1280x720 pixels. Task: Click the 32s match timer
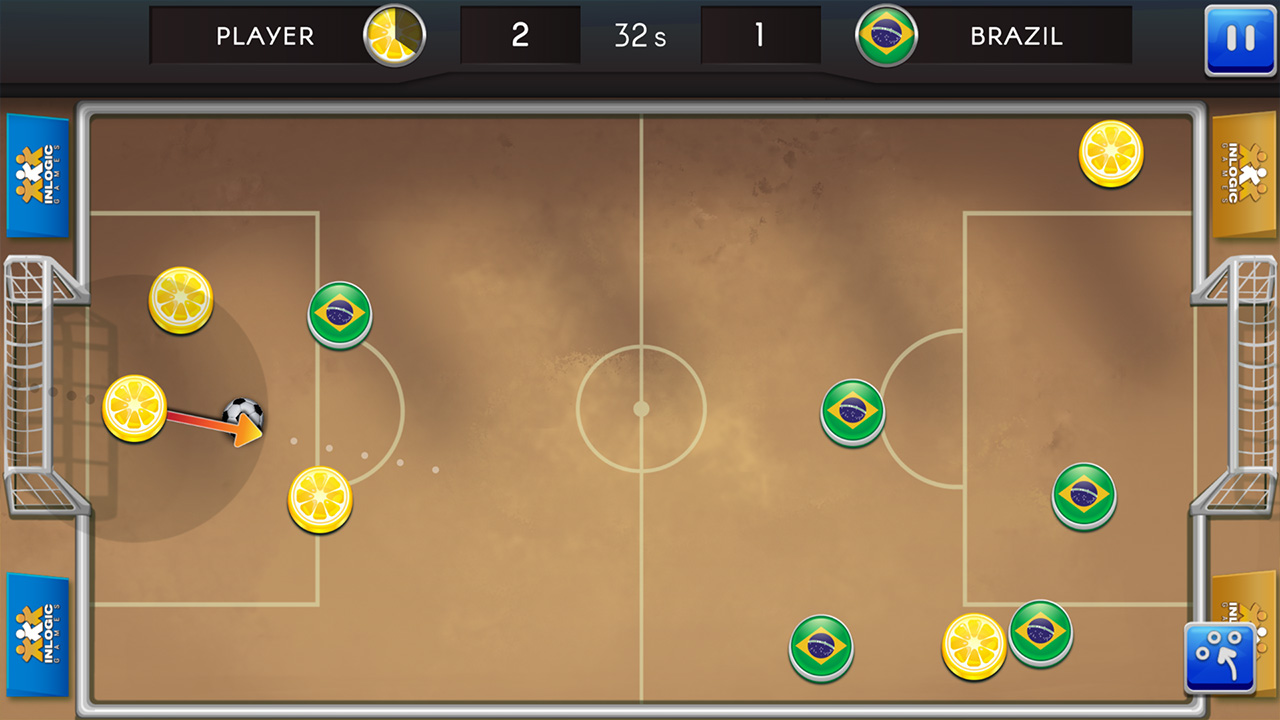641,34
